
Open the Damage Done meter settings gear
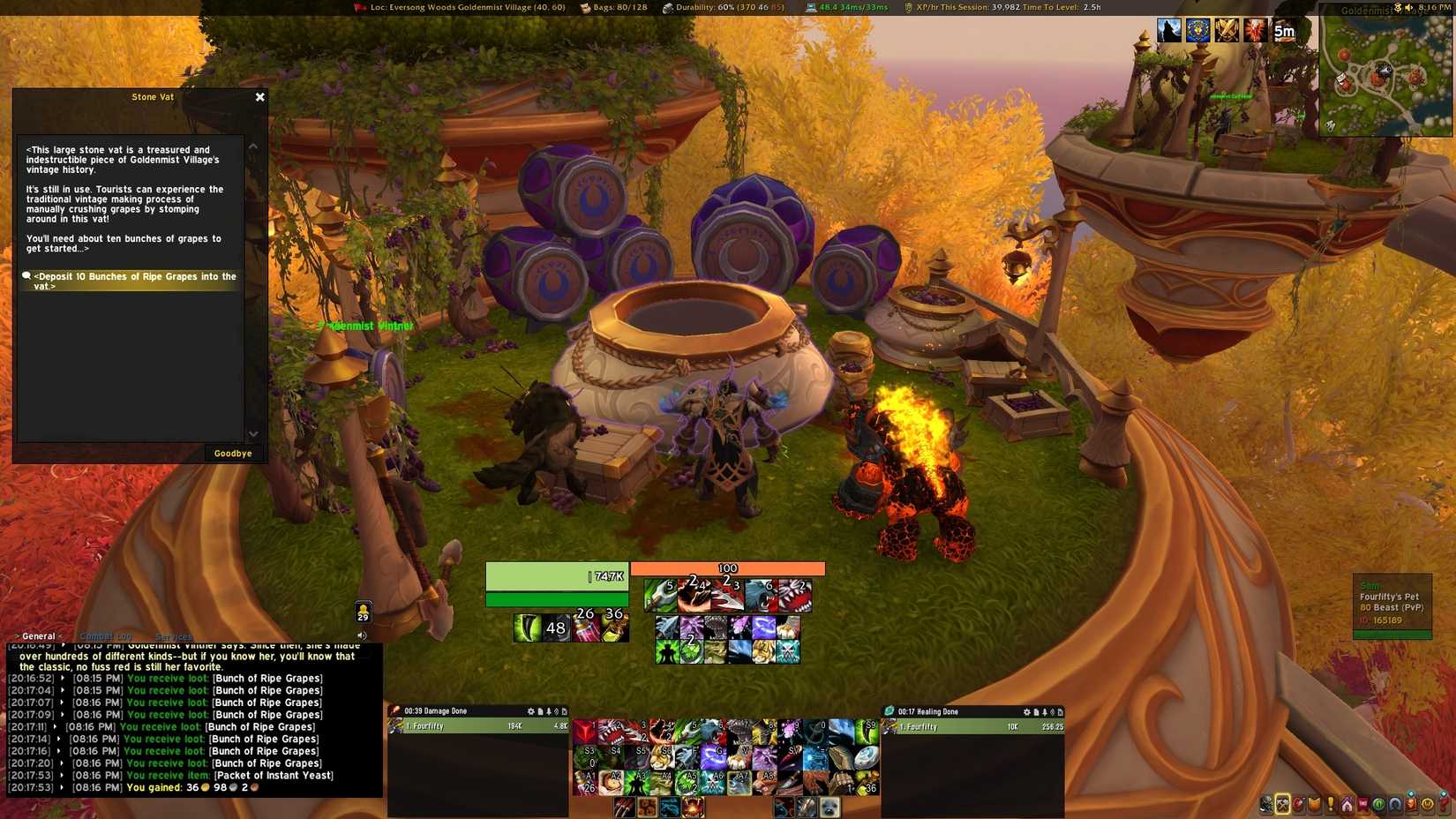530,711
